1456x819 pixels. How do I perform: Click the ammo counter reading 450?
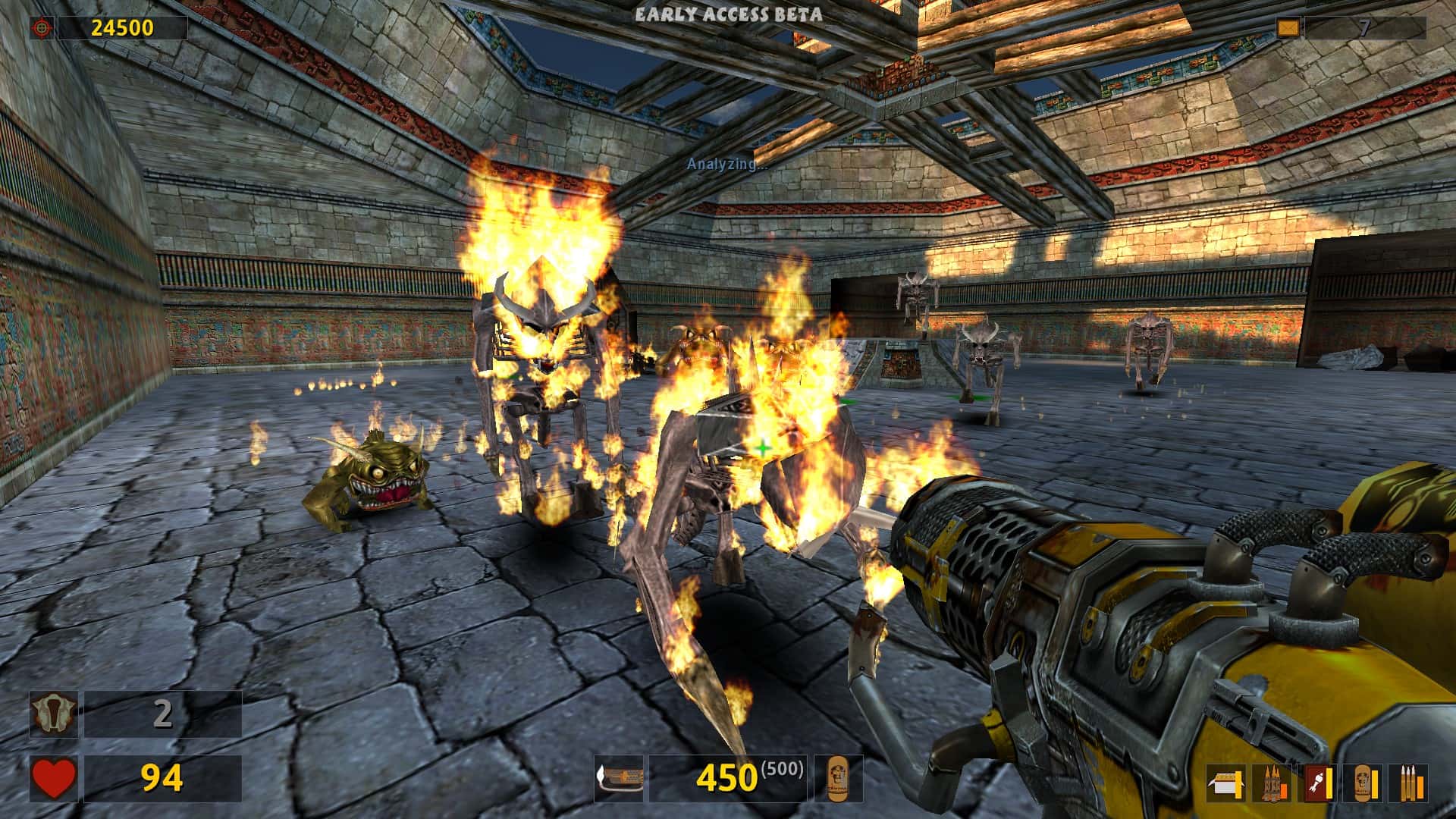point(726,777)
